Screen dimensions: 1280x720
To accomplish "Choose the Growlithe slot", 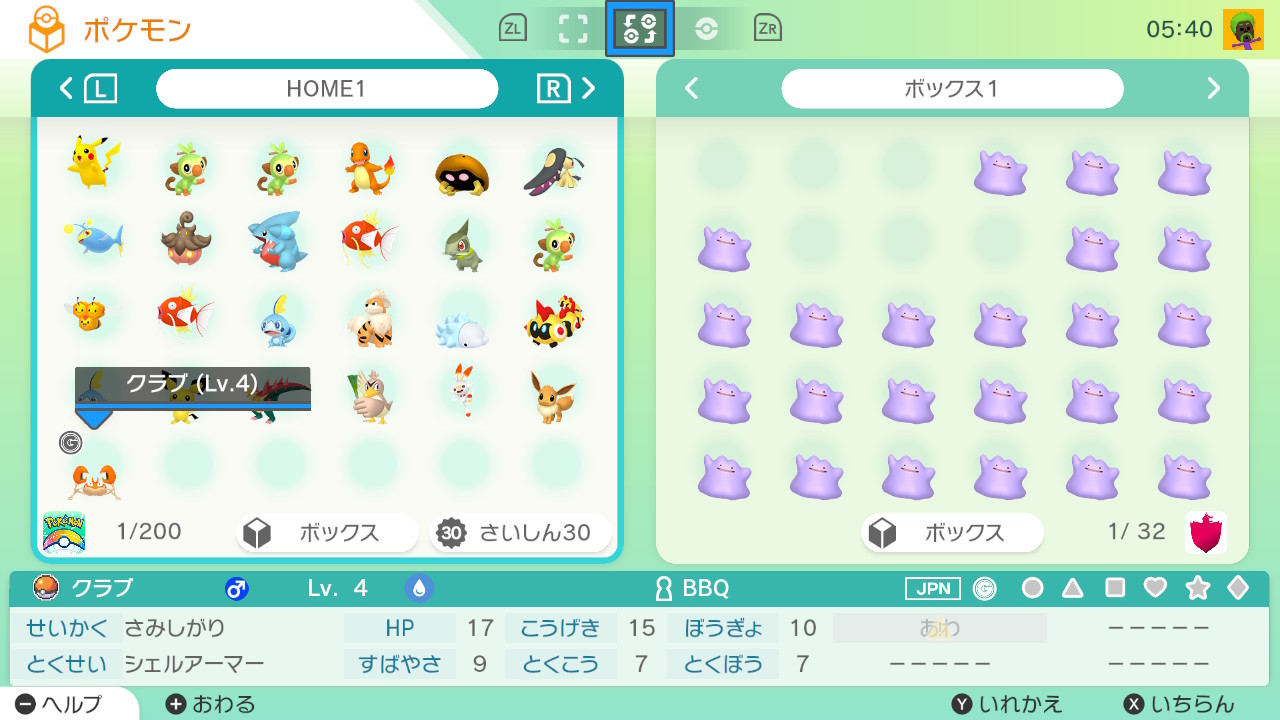I will click(371, 318).
